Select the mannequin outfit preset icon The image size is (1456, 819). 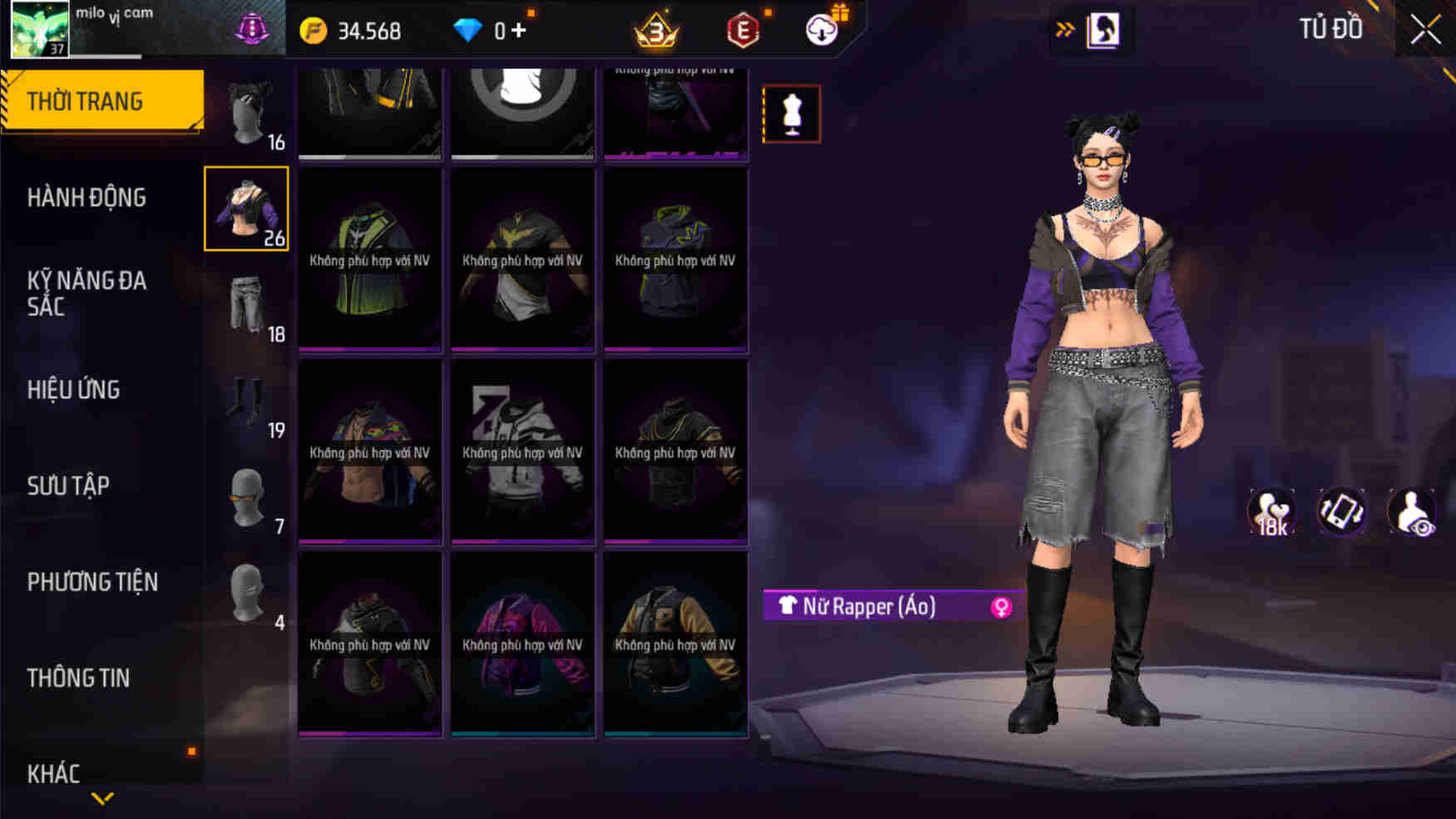791,114
